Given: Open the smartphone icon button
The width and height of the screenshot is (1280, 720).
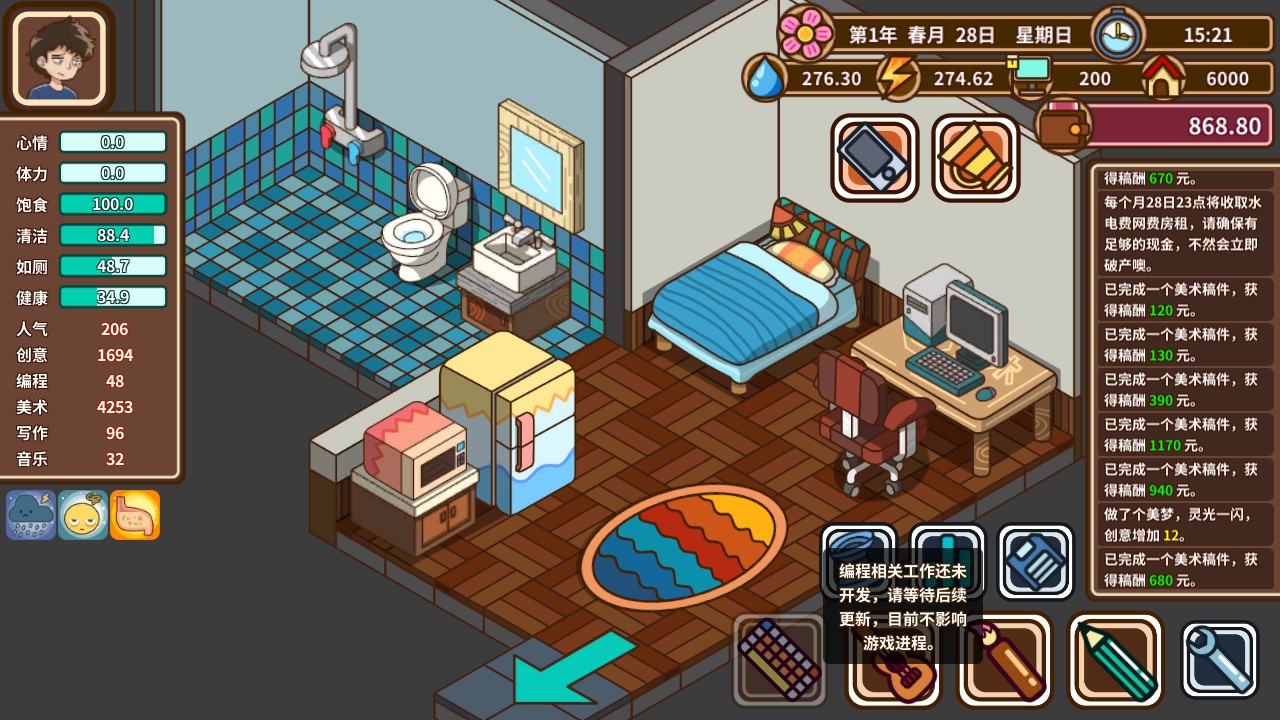Looking at the screenshot, I should click(x=874, y=158).
